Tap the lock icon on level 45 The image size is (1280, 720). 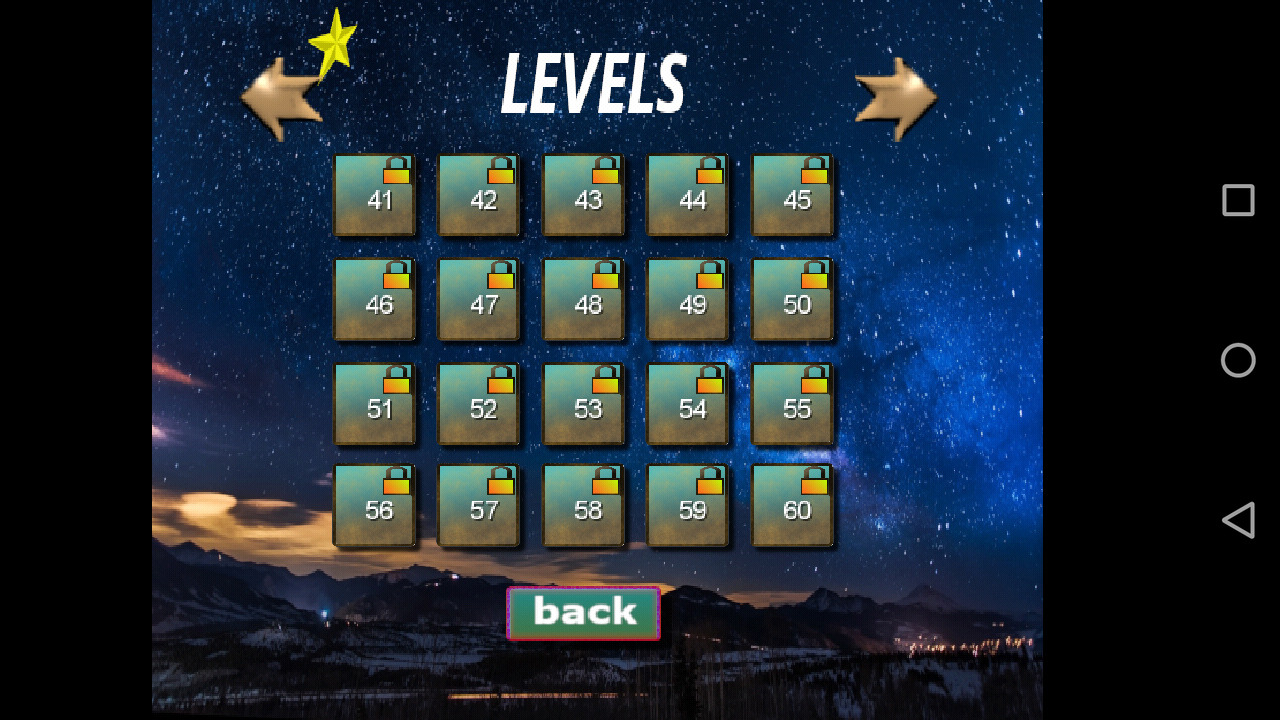(x=814, y=170)
